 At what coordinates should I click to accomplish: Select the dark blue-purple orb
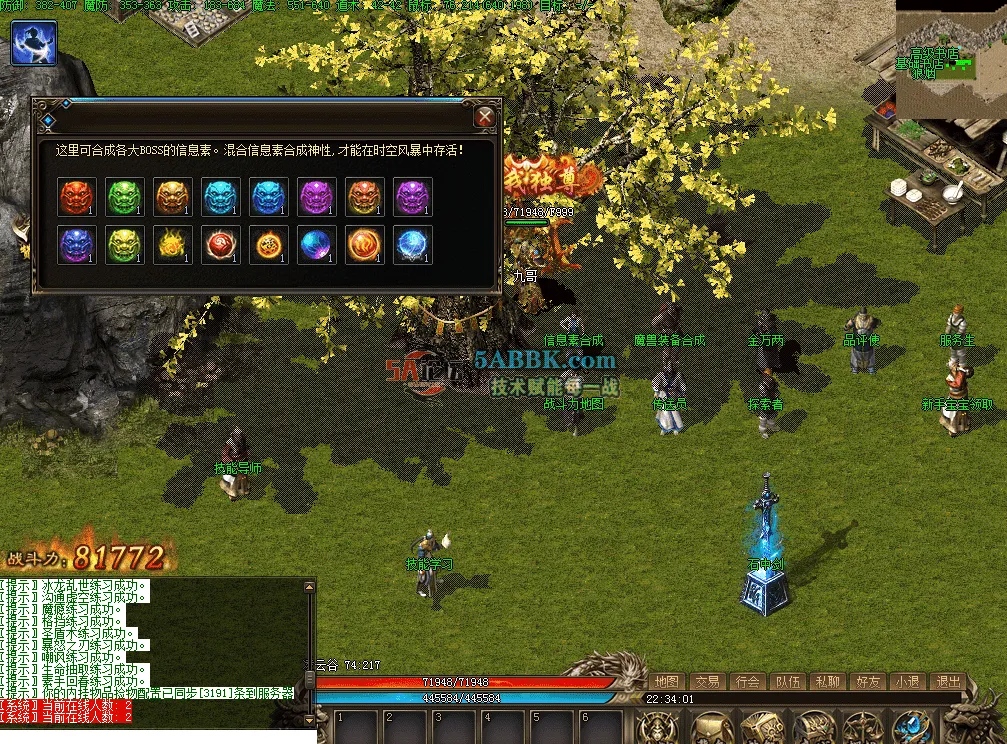317,245
